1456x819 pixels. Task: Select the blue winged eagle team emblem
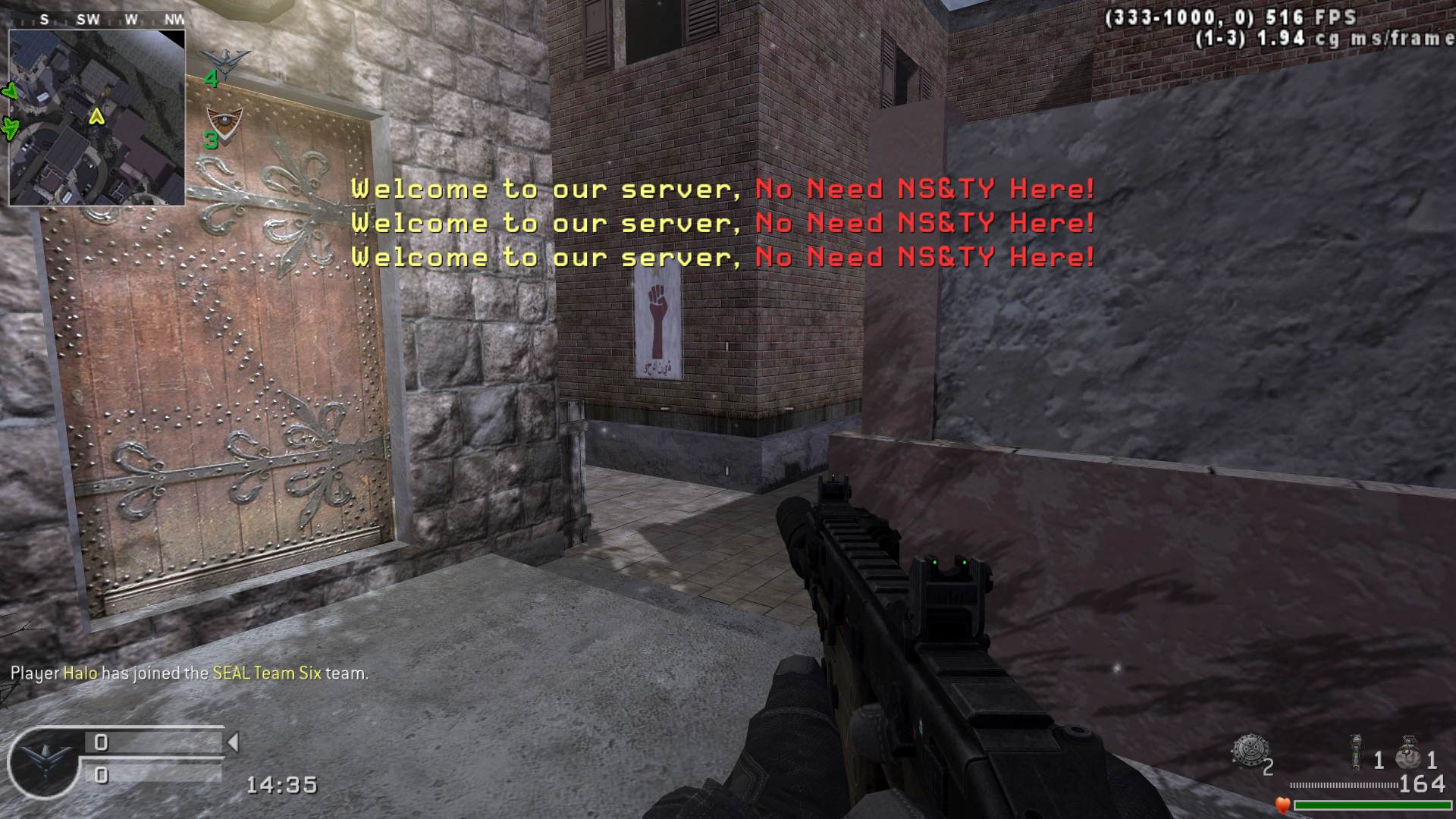[x=225, y=59]
